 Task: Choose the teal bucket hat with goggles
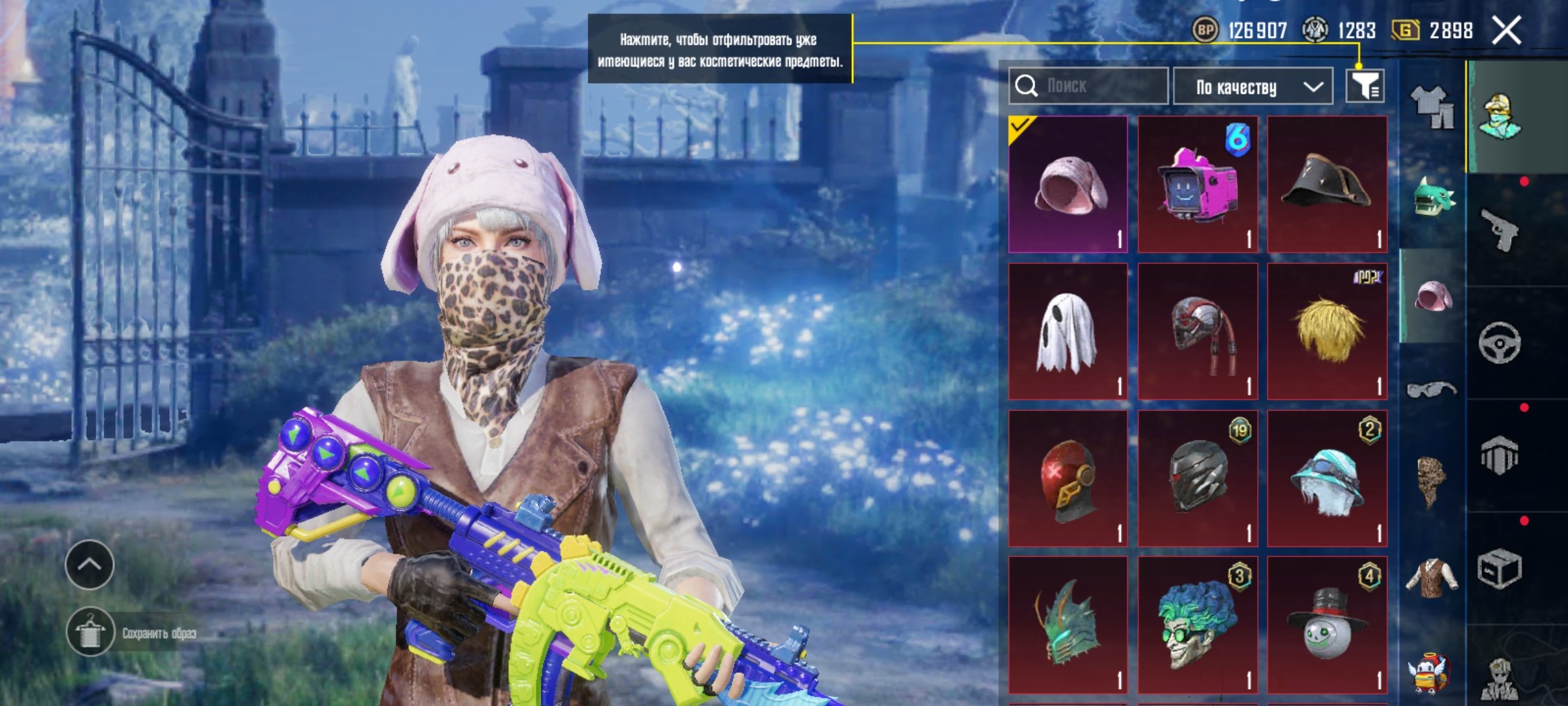1327,479
